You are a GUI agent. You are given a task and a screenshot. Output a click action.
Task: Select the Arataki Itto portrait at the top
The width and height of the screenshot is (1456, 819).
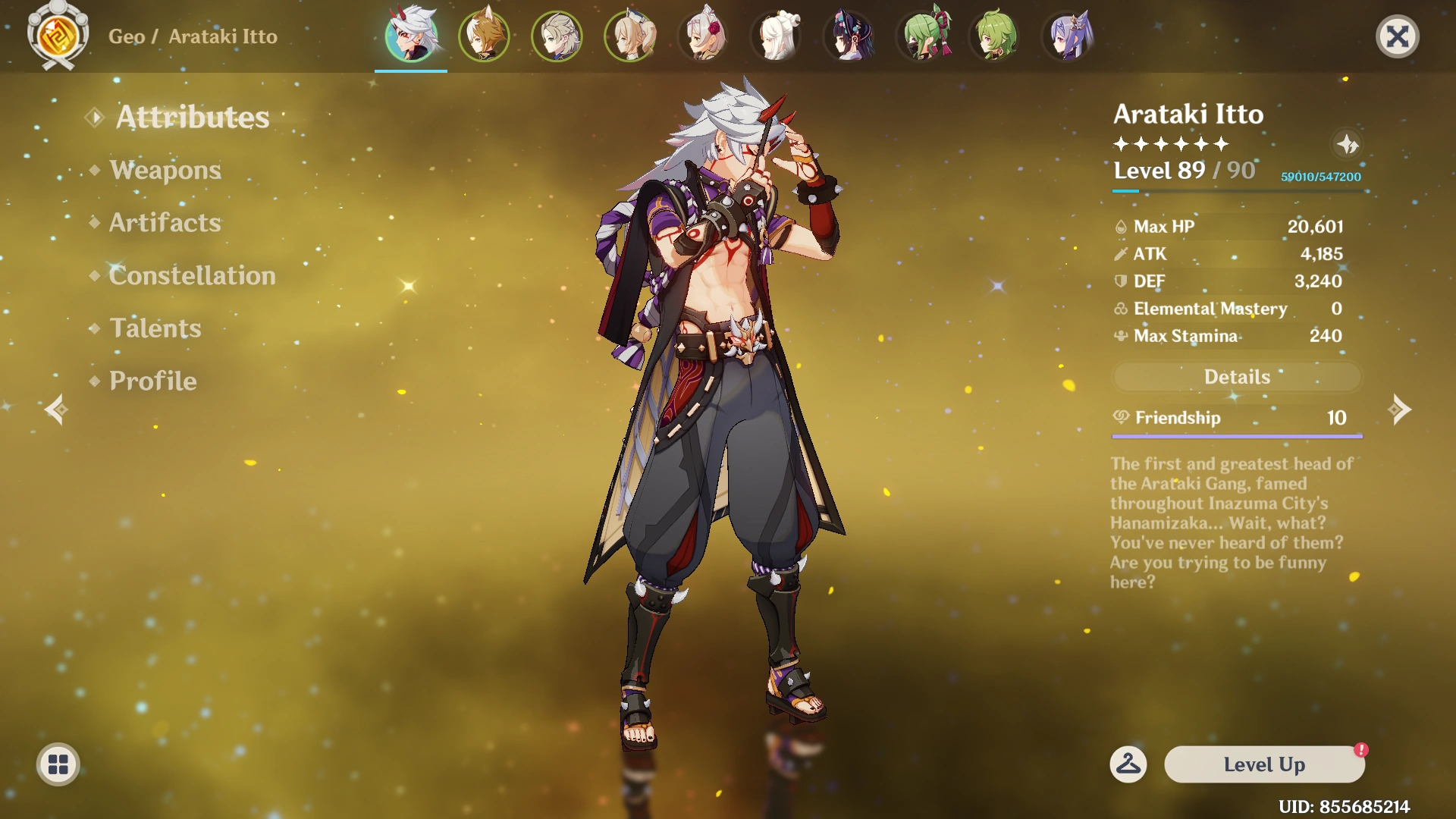click(x=409, y=36)
